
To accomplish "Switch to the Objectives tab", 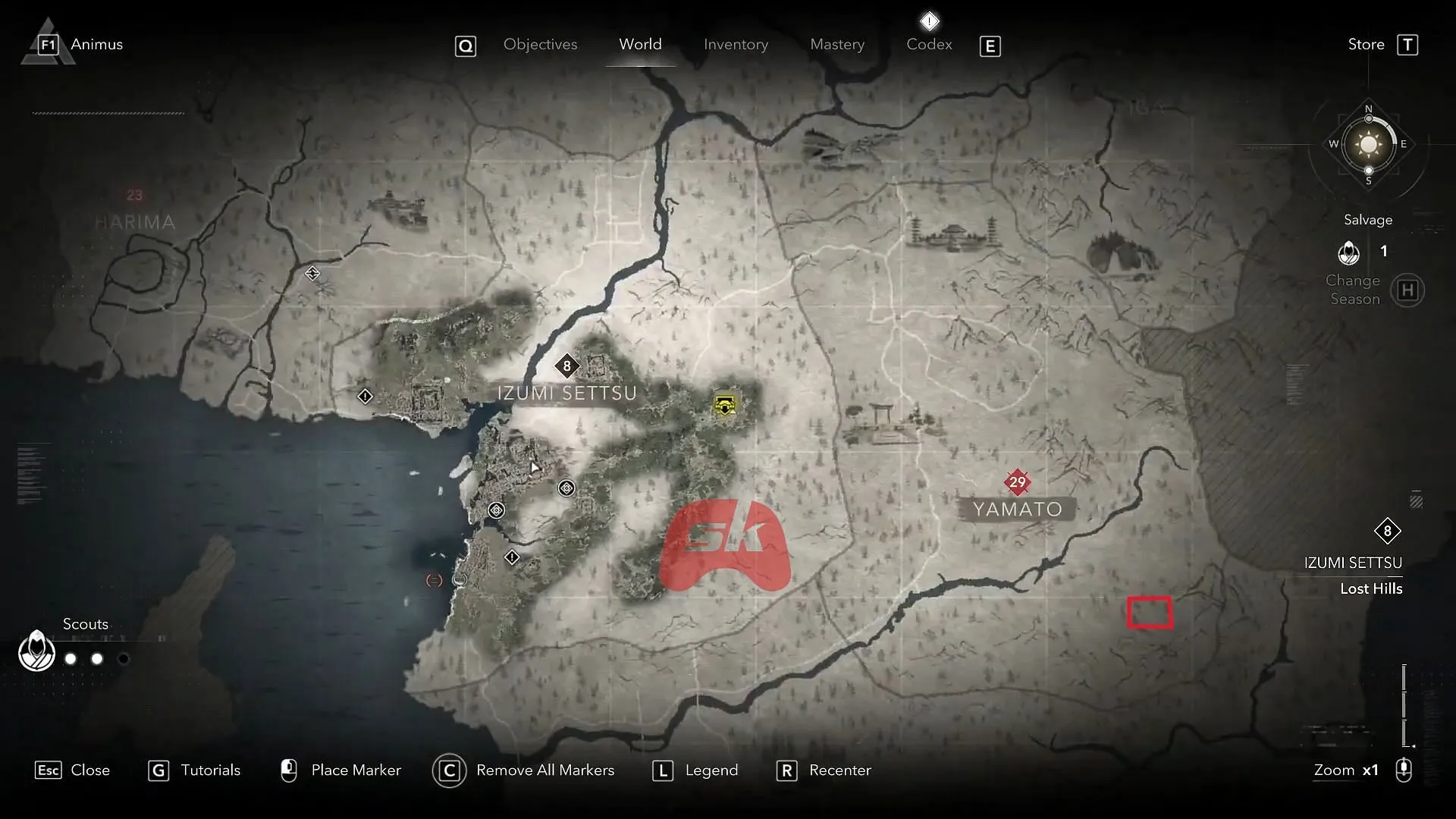I will [x=540, y=44].
